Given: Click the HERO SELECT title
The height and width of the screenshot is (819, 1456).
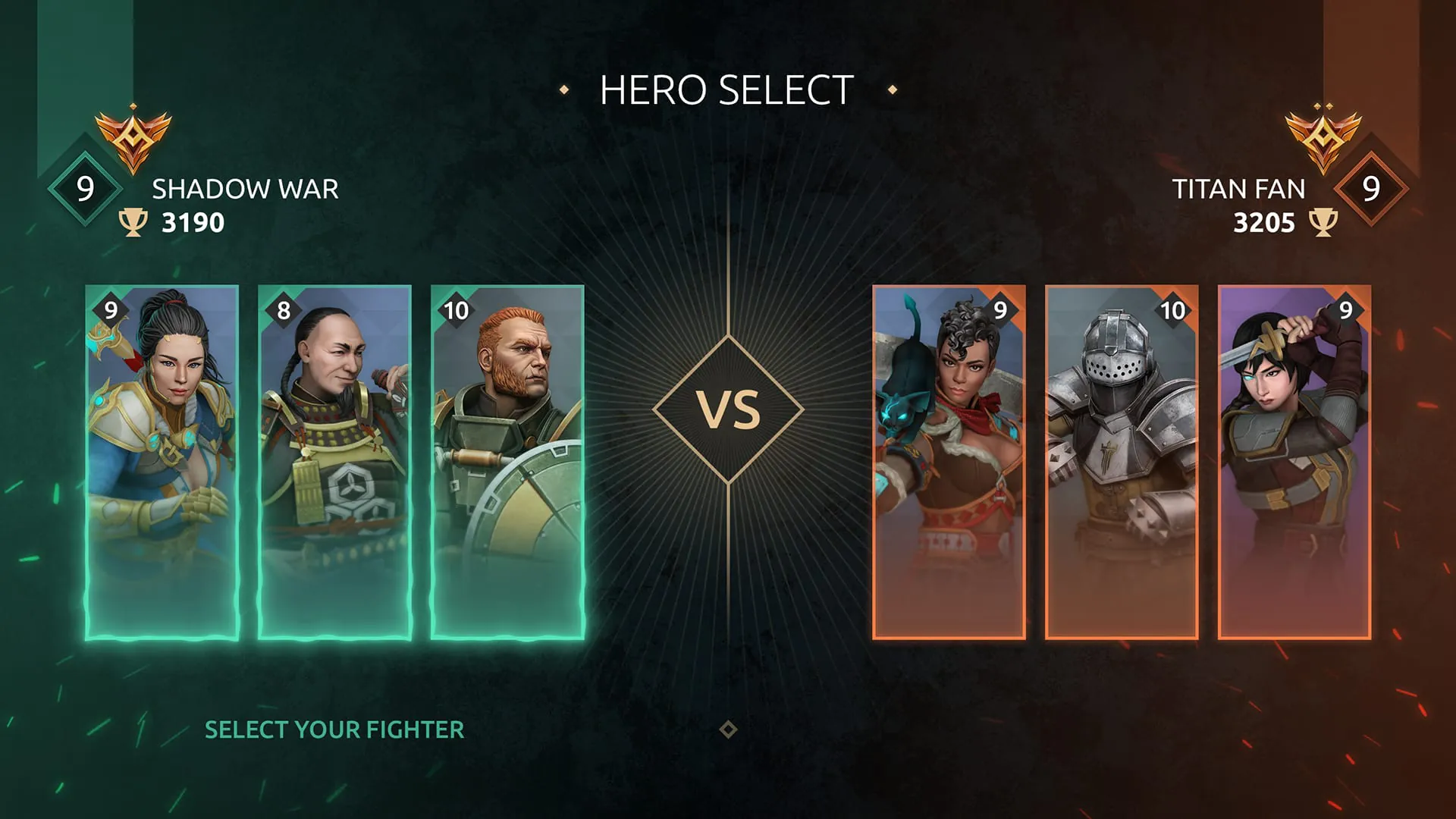Looking at the screenshot, I should pyautogui.click(x=726, y=88).
